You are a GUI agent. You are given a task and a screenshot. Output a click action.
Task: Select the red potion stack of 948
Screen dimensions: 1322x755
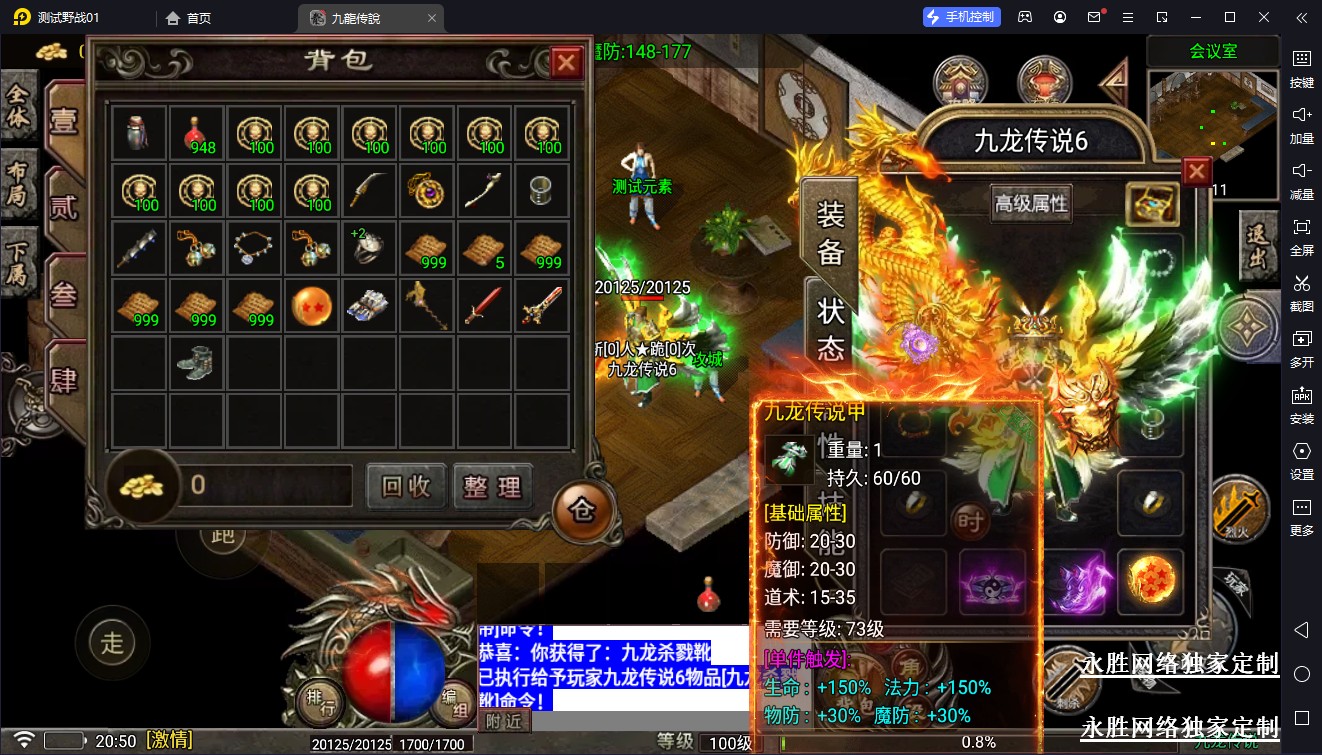pyautogui.click(x=197, y=133)
